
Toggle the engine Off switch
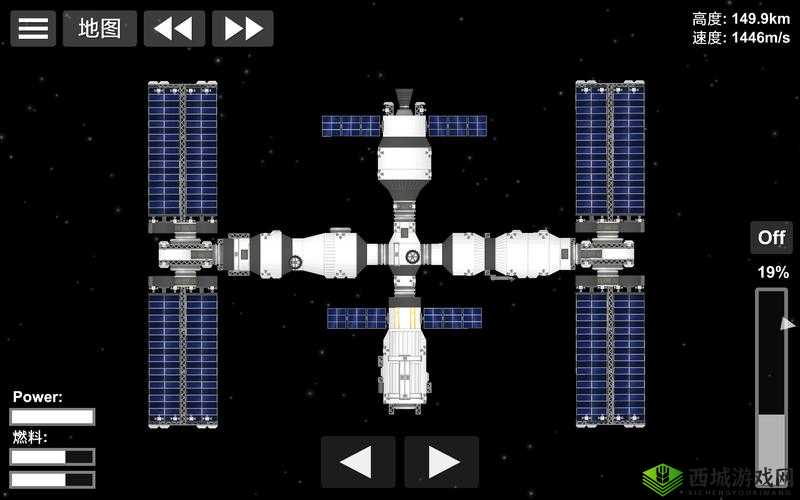(x=771, y=237)
